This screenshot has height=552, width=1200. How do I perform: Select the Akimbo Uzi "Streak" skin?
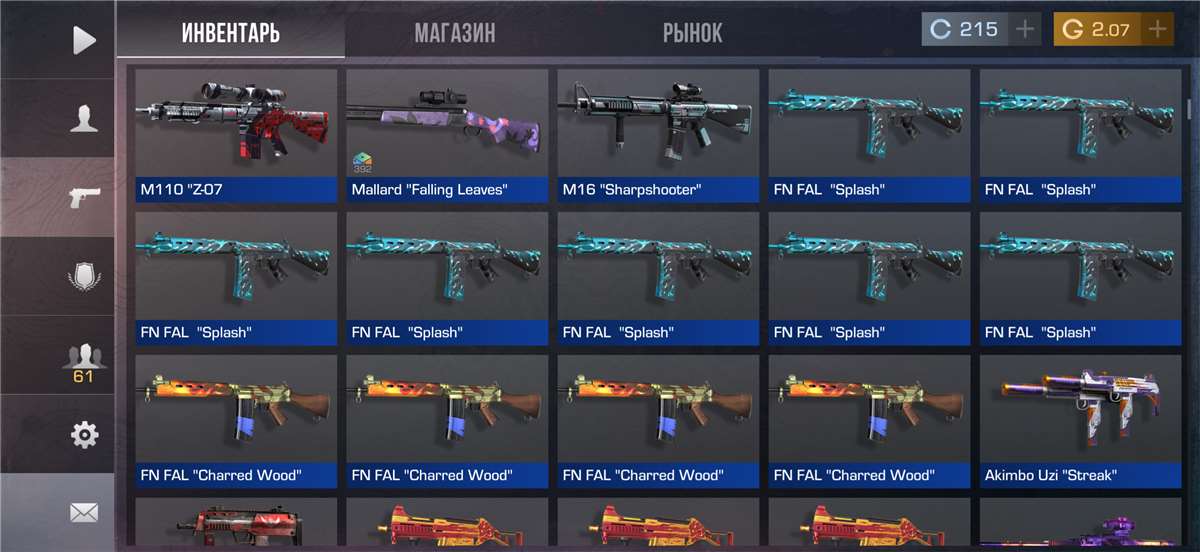[x=1080, y=421]
